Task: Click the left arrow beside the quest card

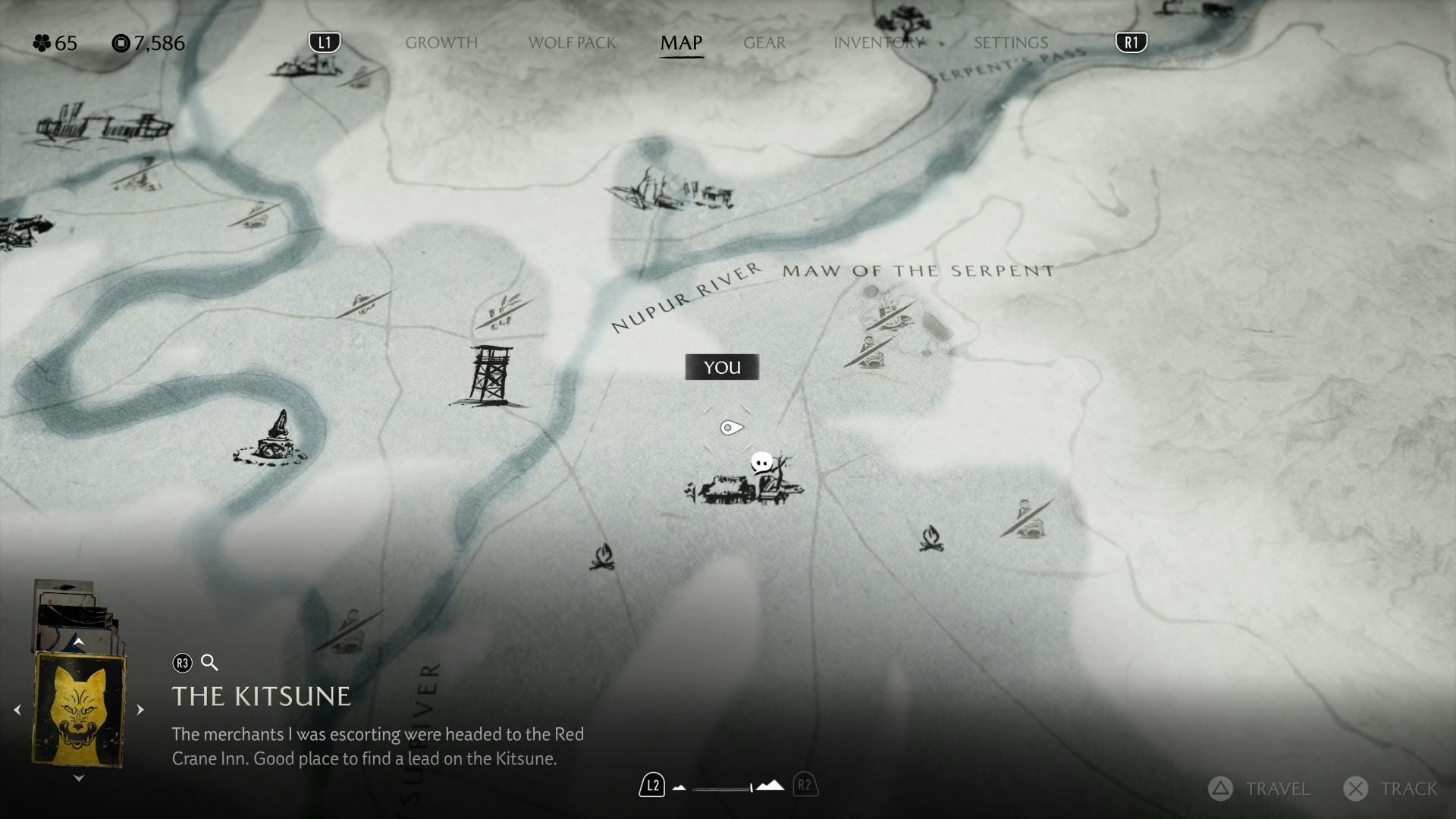Action: [x=17, y=710]
